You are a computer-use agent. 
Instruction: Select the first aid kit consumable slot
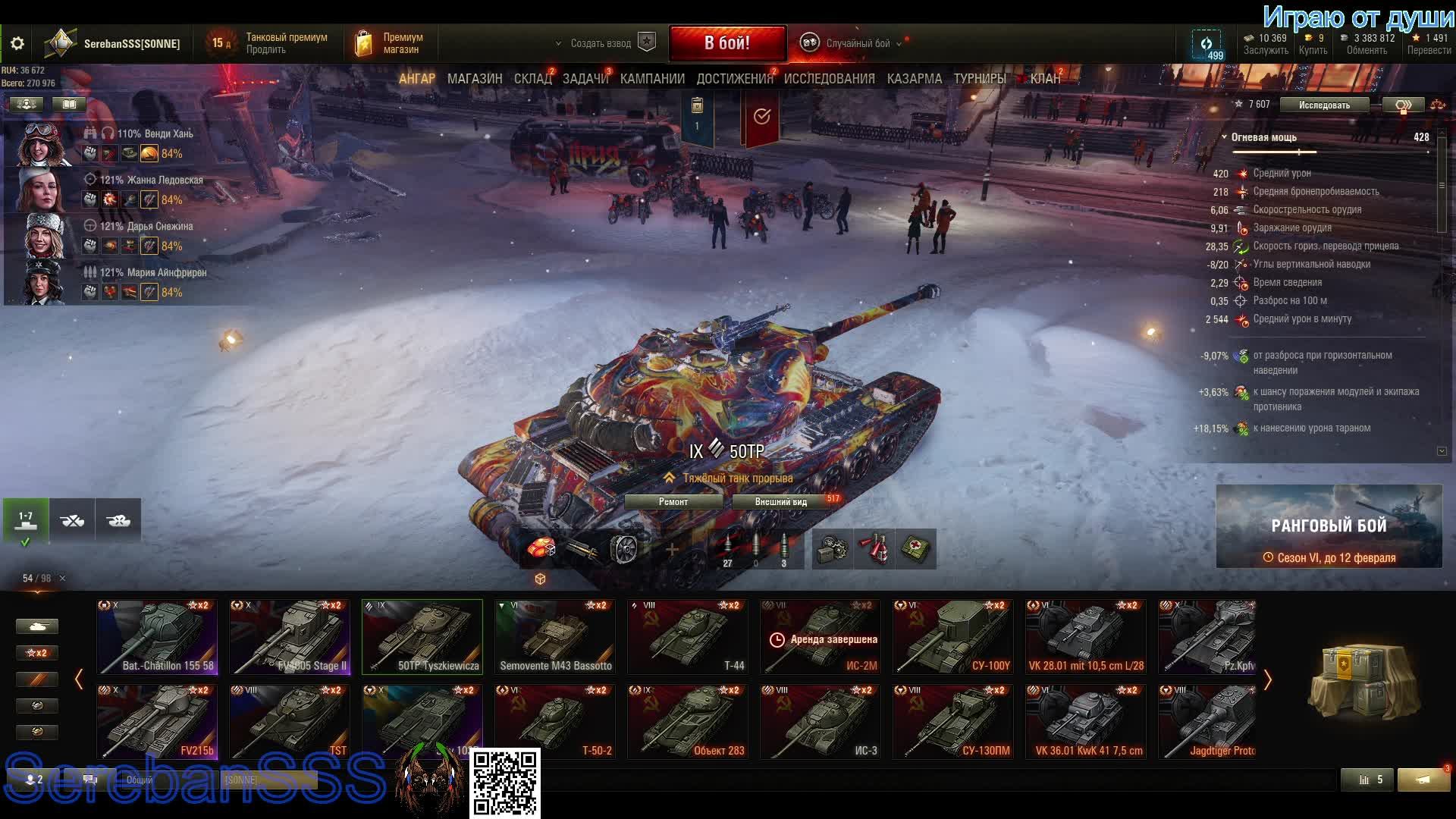pos(916,549)
